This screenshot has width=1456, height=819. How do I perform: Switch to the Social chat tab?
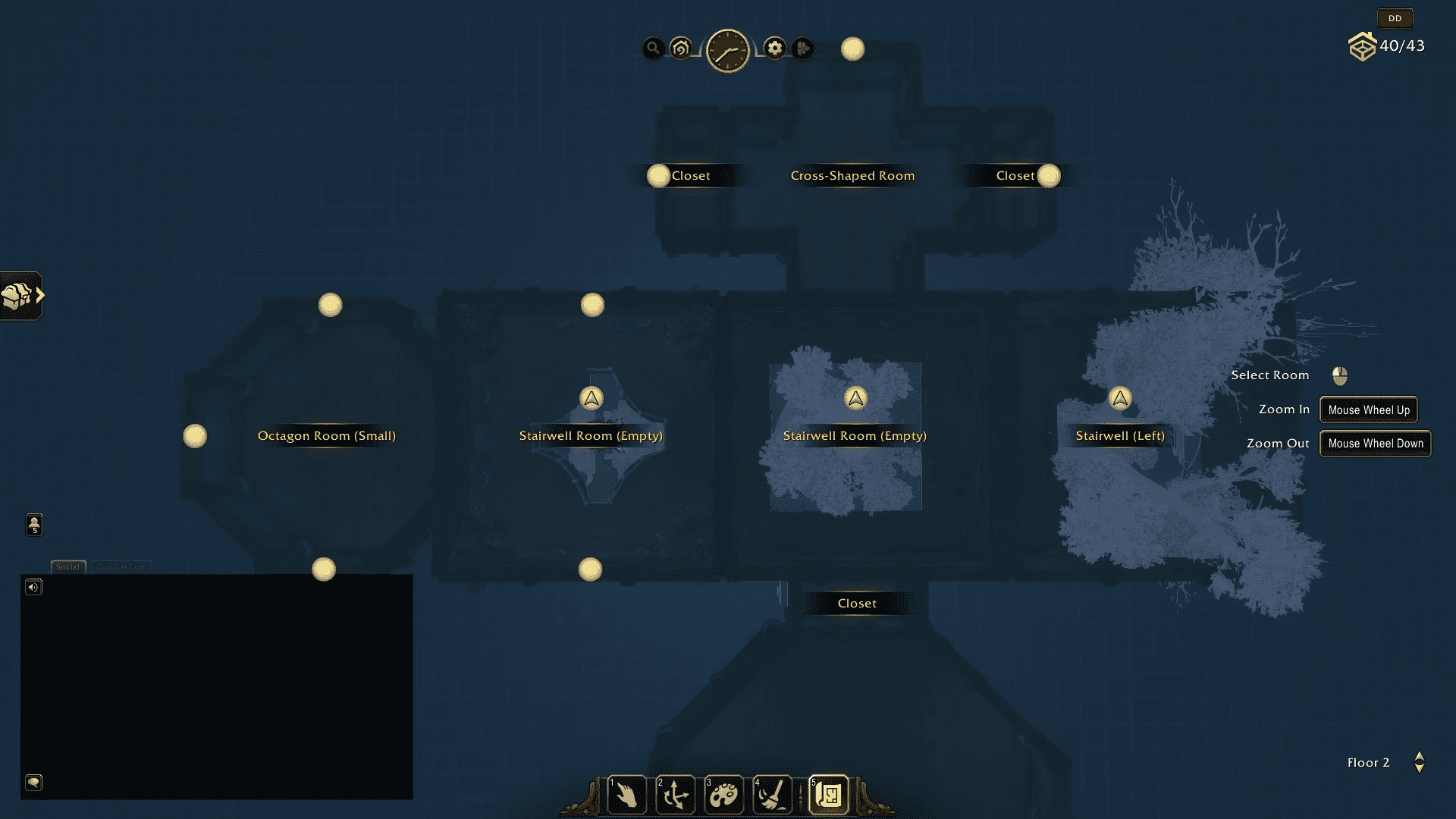(x=67, y=566)
